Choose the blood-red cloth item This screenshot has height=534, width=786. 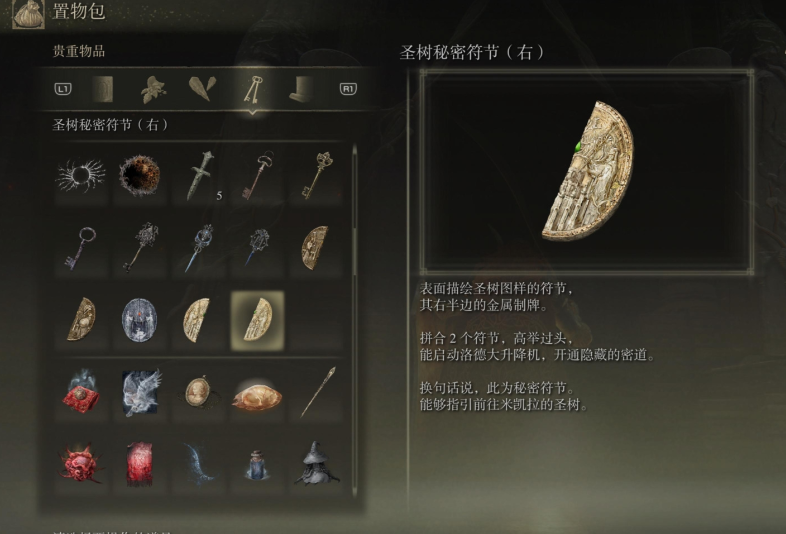click(139, 464)
